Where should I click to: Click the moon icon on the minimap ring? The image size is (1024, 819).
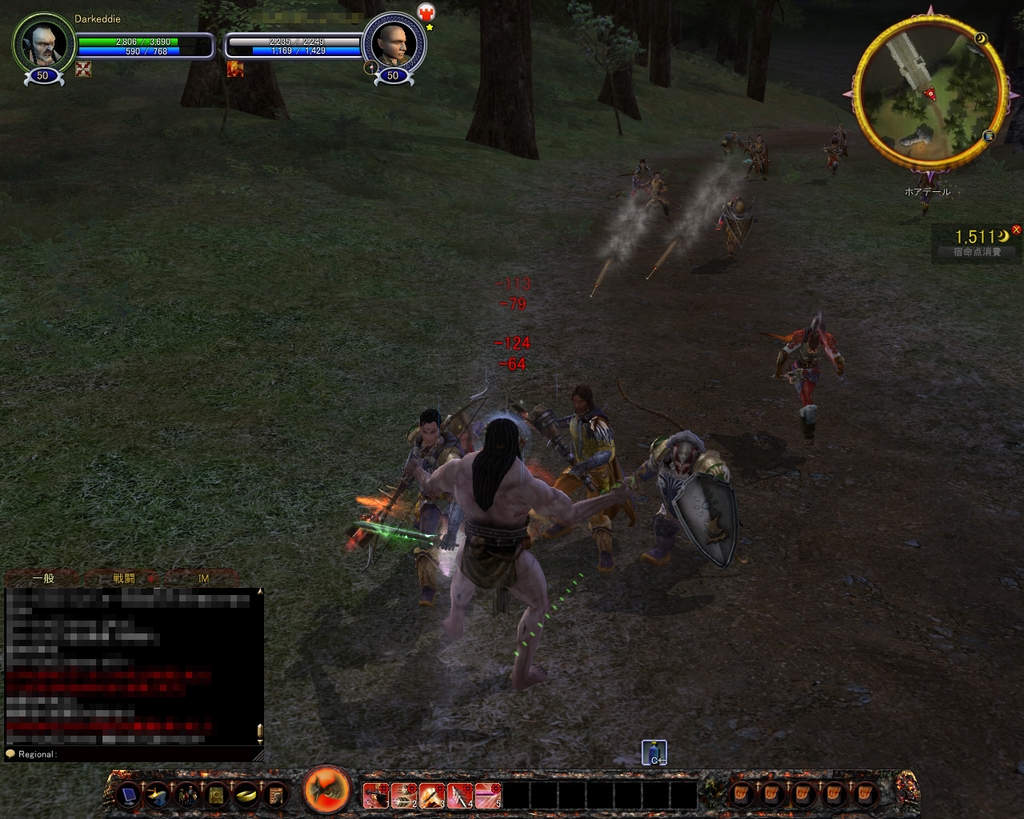(x=981, y=39)
